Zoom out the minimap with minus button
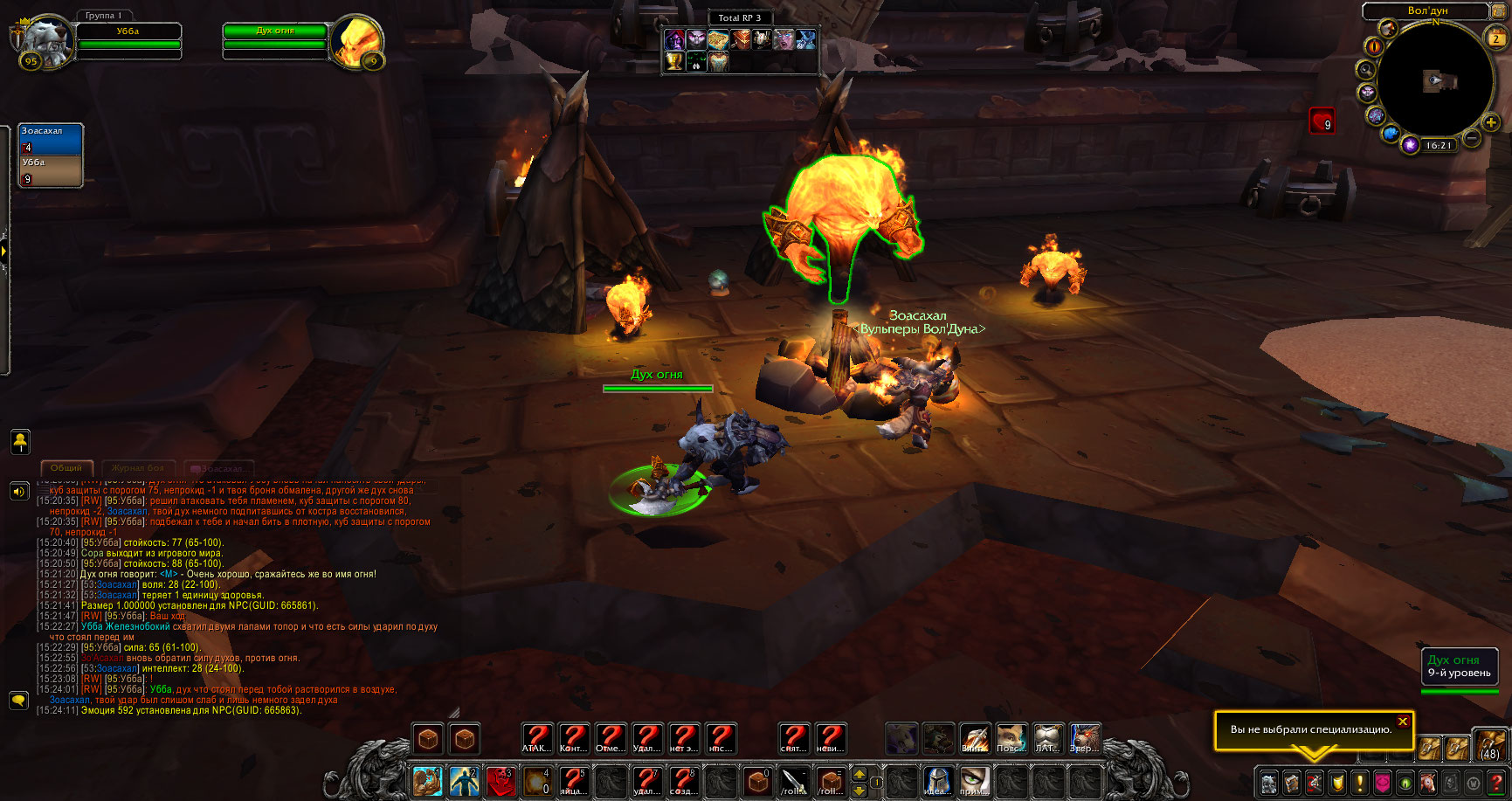The height and width of the screenshot is (801, 1512). [1471, 138]
